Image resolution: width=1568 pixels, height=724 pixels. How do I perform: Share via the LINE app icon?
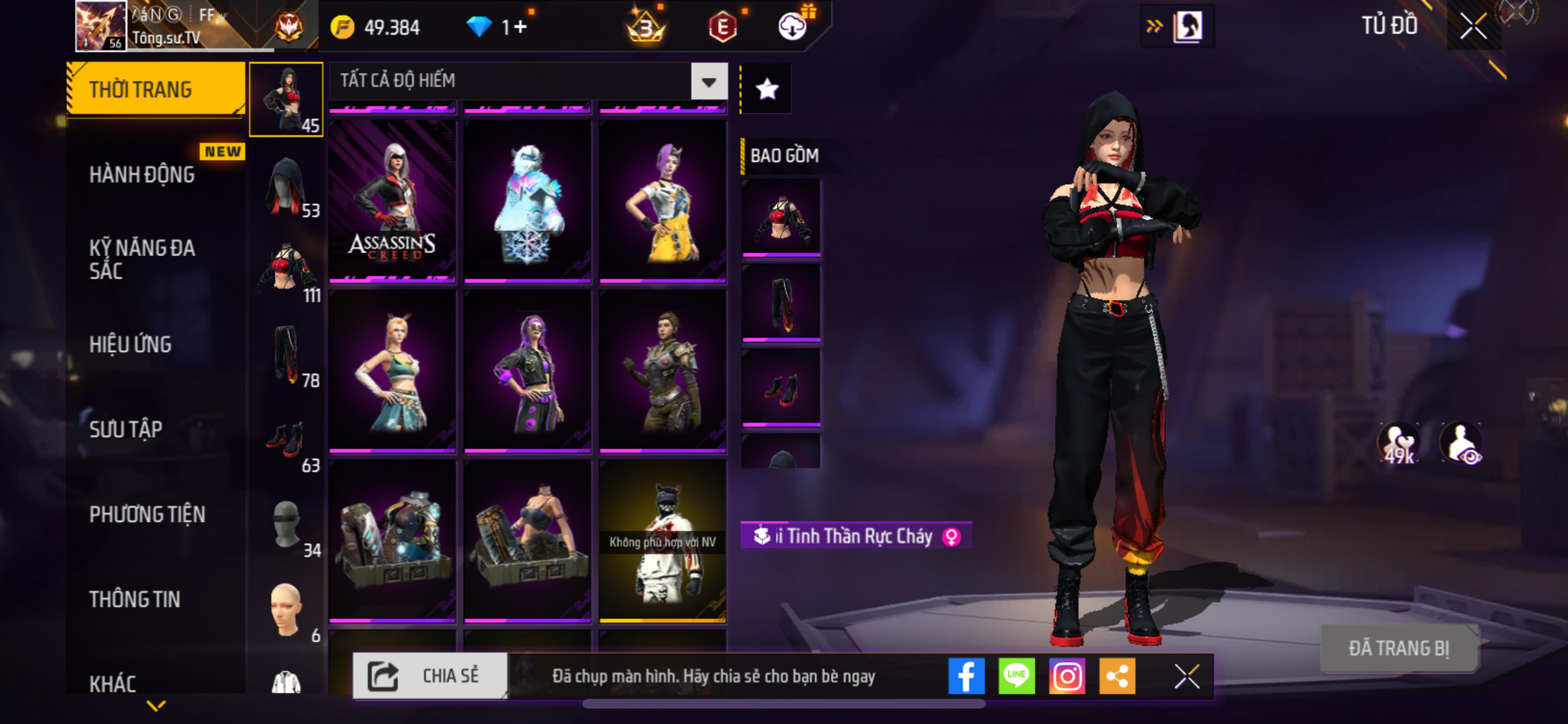tap(1016, 676)
